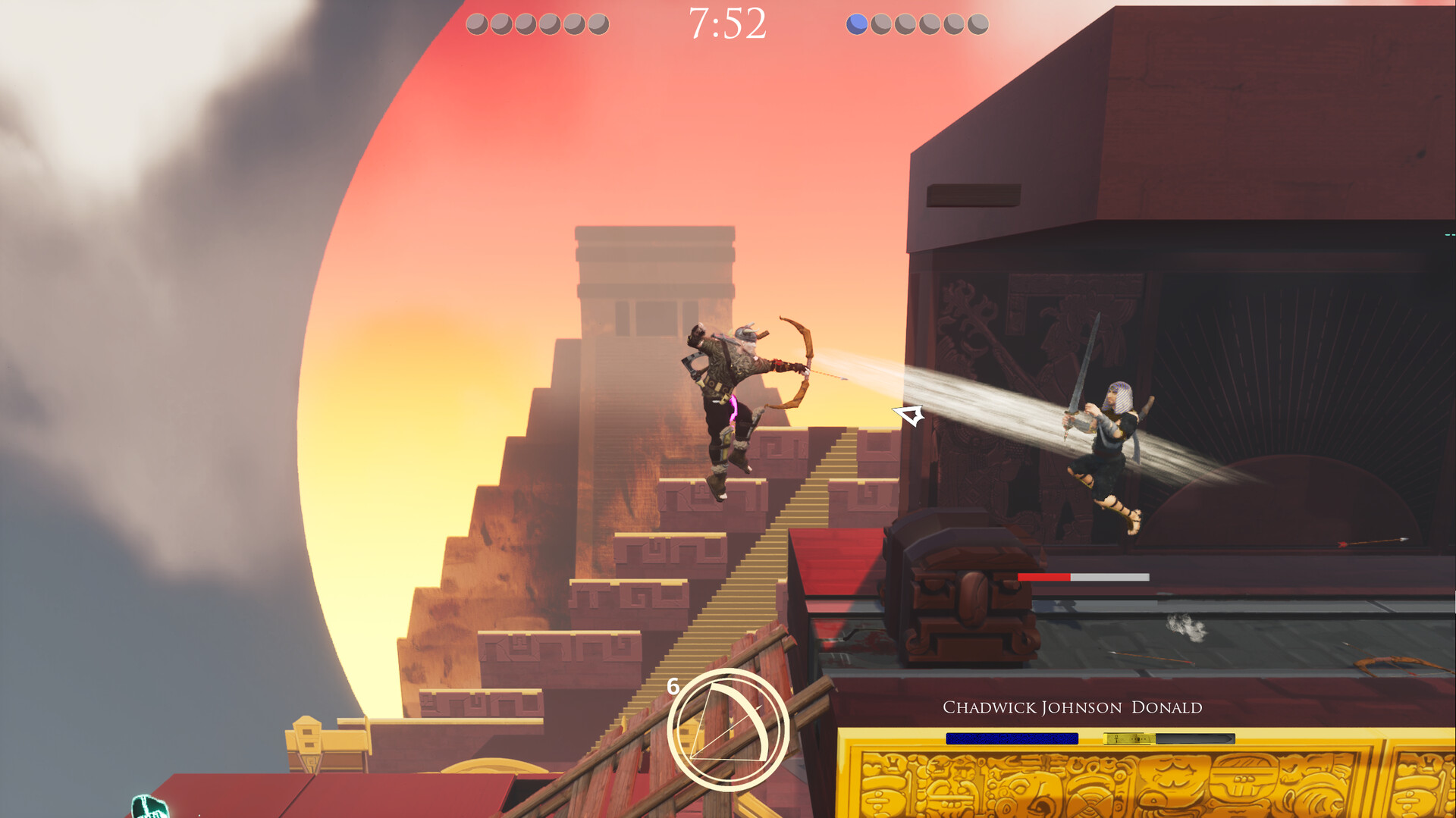Click the first gray score orb on left team
The height and width of the screenshot is (818, 1456).
(x=476, y=24)
